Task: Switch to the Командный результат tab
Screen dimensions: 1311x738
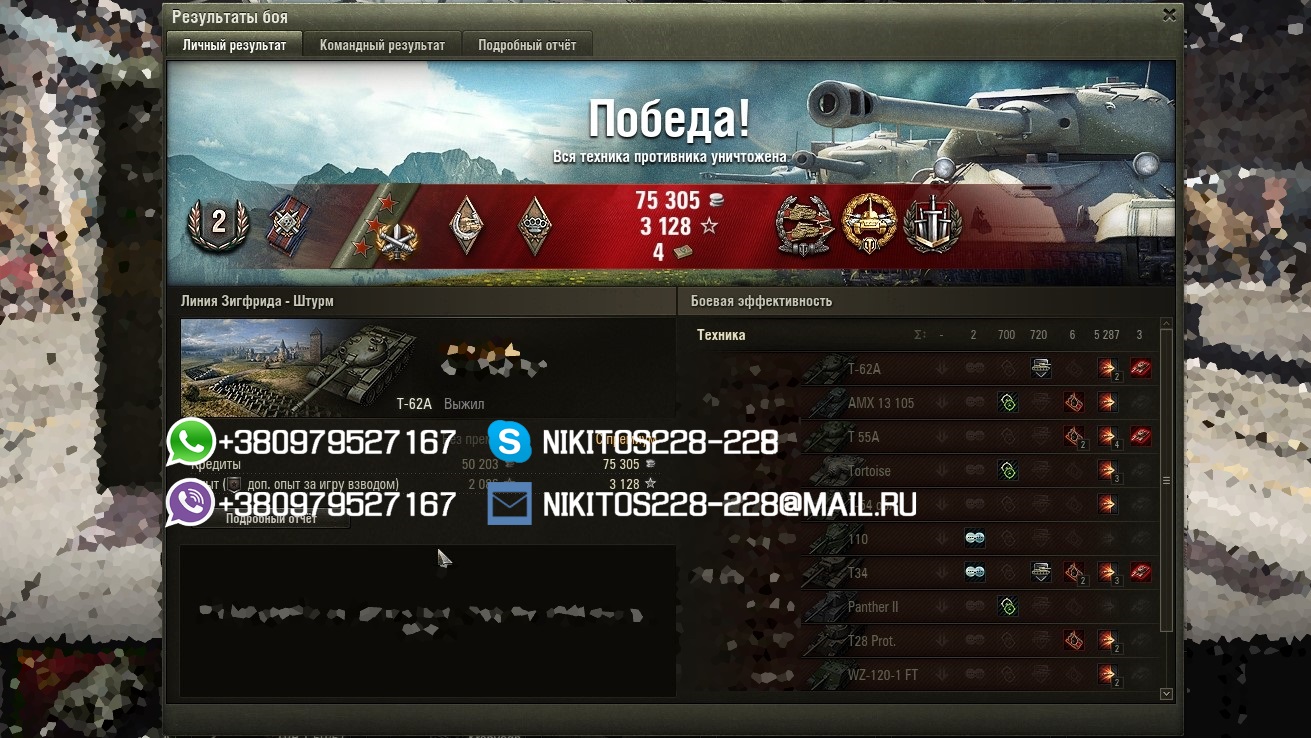Action: pos(382,45)
